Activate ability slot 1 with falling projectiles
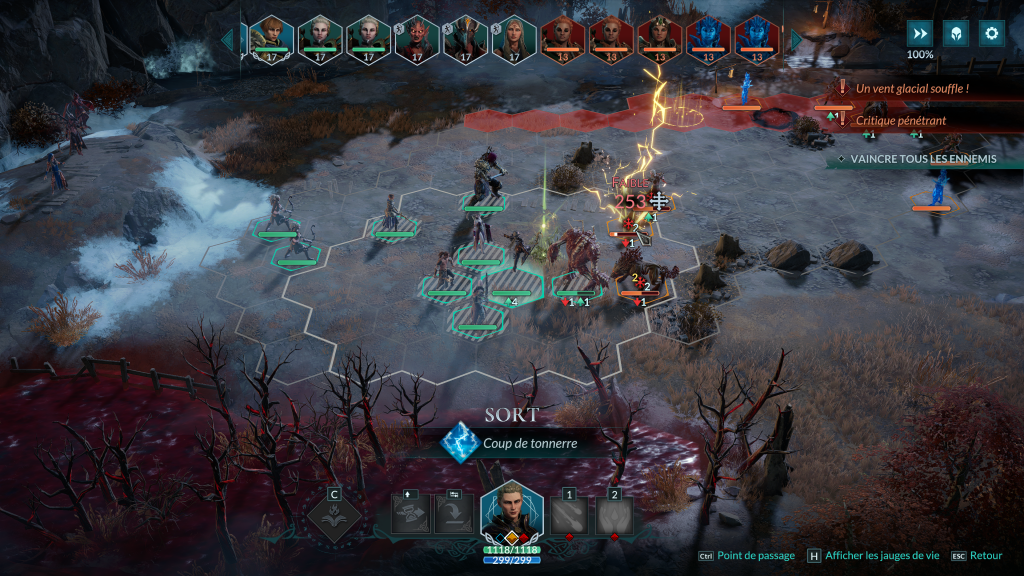Viewport: 1024px width, 576px height. click(567, 516)
